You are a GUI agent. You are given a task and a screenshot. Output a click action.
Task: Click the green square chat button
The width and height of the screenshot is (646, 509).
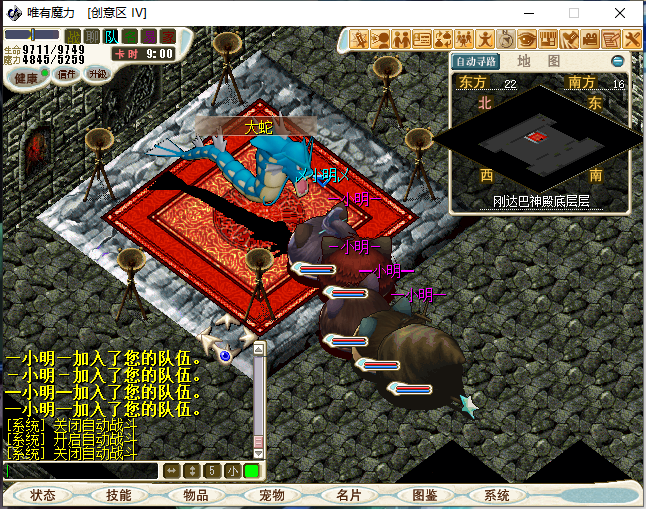(251, 471)
